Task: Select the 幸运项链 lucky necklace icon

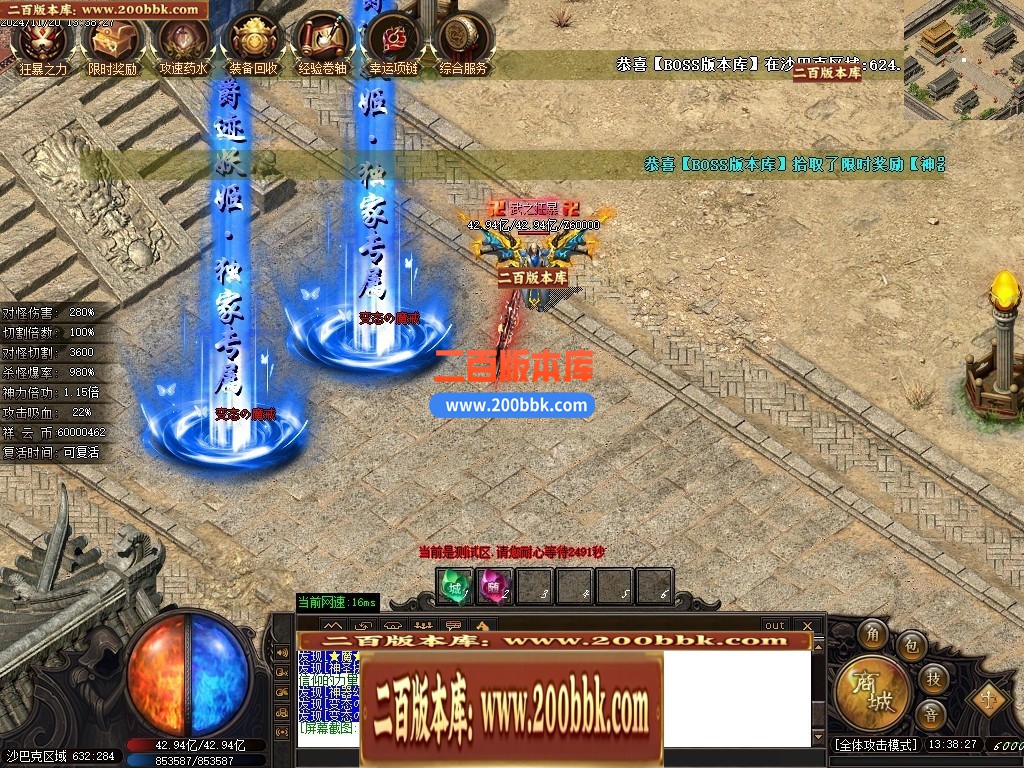Action: pyautogui.click(x=393, y=42)
